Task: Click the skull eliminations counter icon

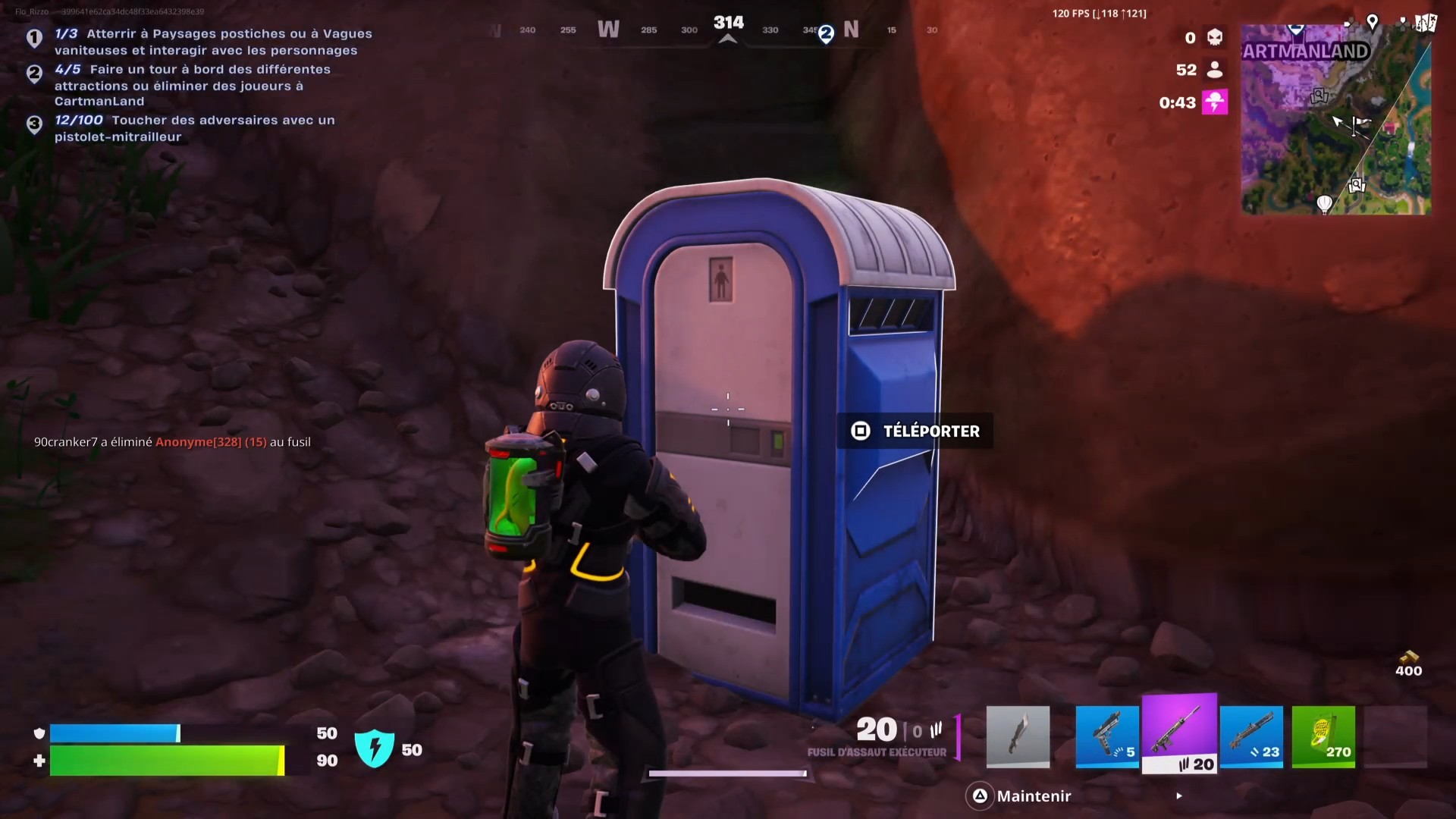Action: (x=1213, y=36)
